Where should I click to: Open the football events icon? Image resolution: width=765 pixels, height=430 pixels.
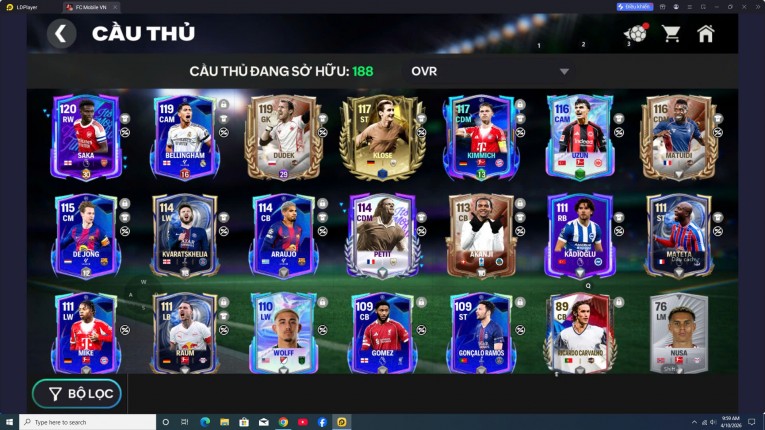635,34
